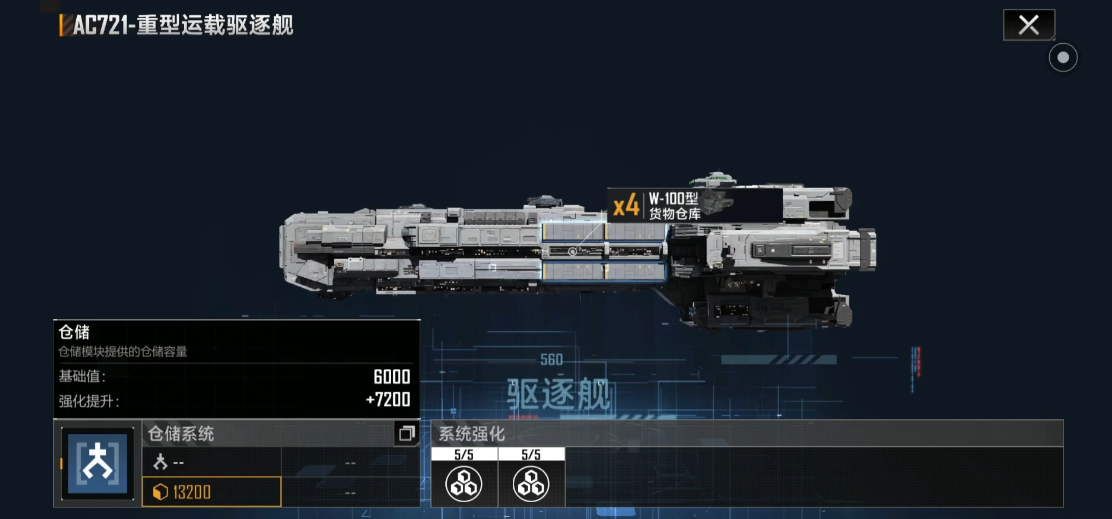This screenshot has width=1112, height=519.
Task: Select the 13200 storage capacity stat
Action: click(x=212, y=492)
